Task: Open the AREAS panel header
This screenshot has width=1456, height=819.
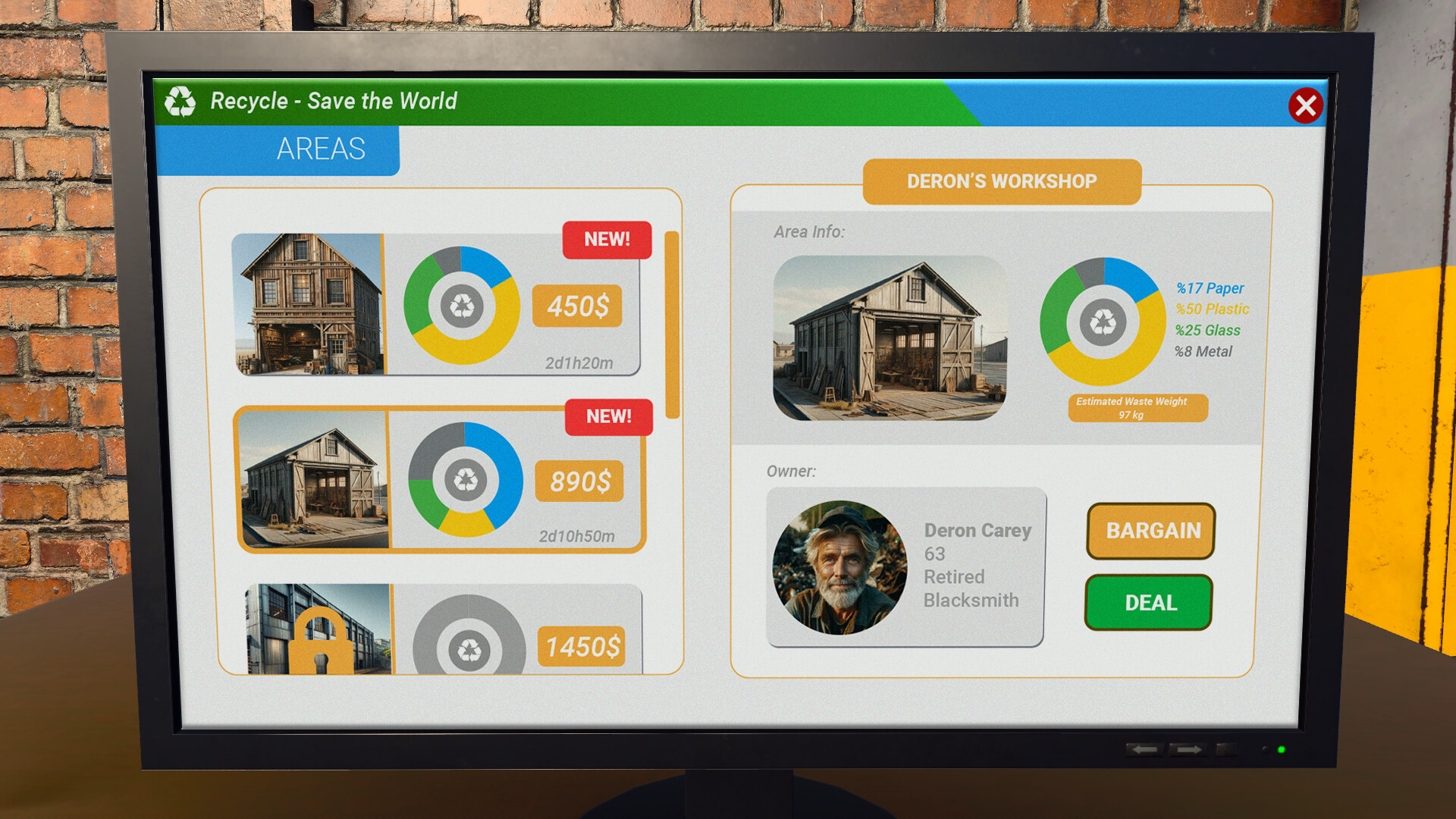Action: 319,149
